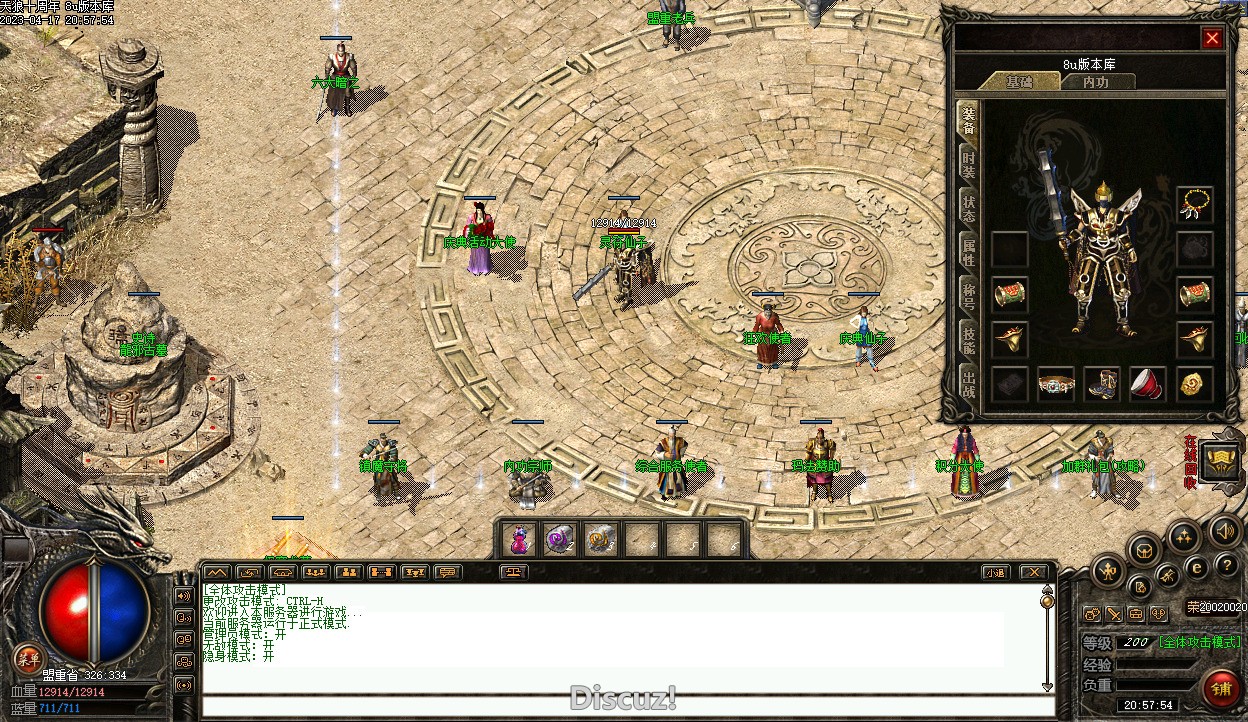Use the red potion in the hotbar

pos(519,540)
